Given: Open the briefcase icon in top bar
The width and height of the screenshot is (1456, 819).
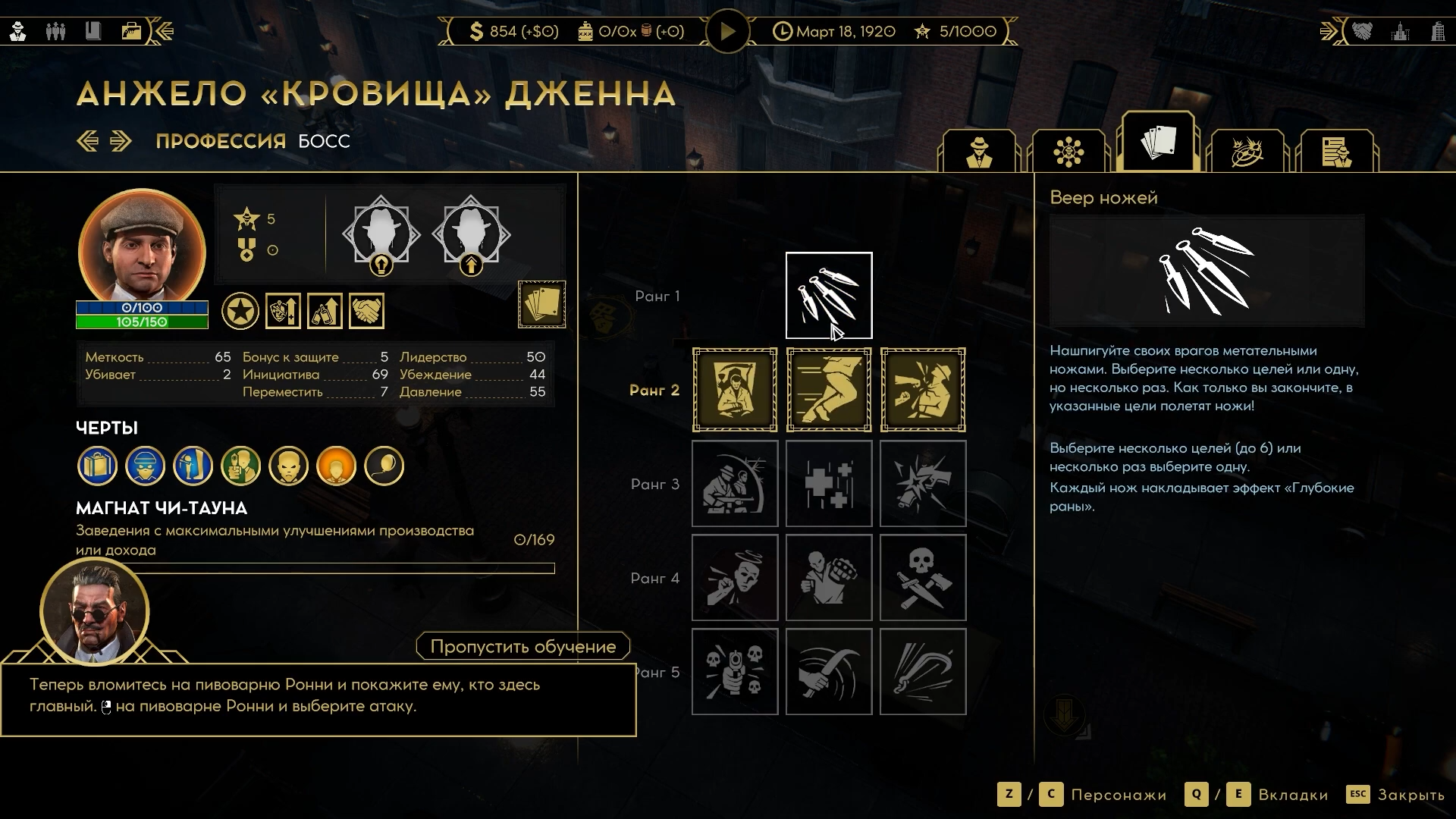Looking at the screenshot, I should coord(131,32).
